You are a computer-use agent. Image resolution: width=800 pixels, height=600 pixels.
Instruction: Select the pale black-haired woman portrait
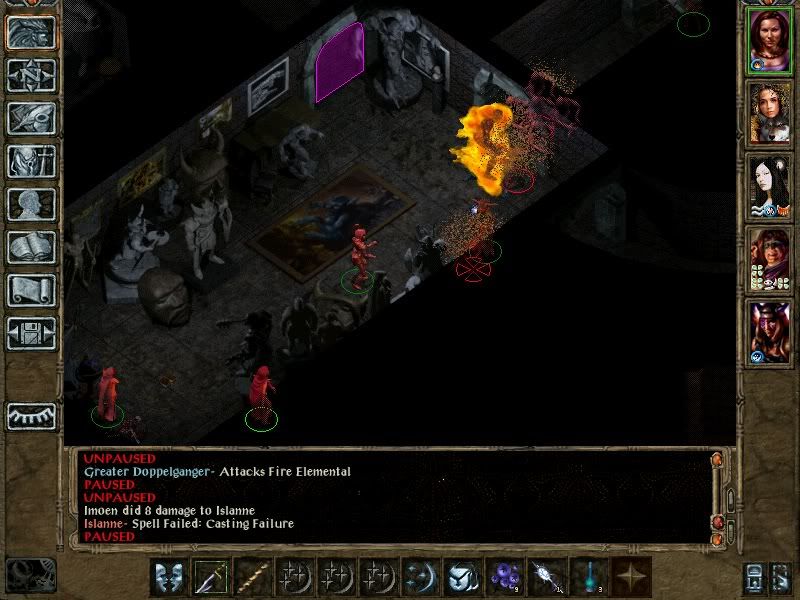coord(769,186)
